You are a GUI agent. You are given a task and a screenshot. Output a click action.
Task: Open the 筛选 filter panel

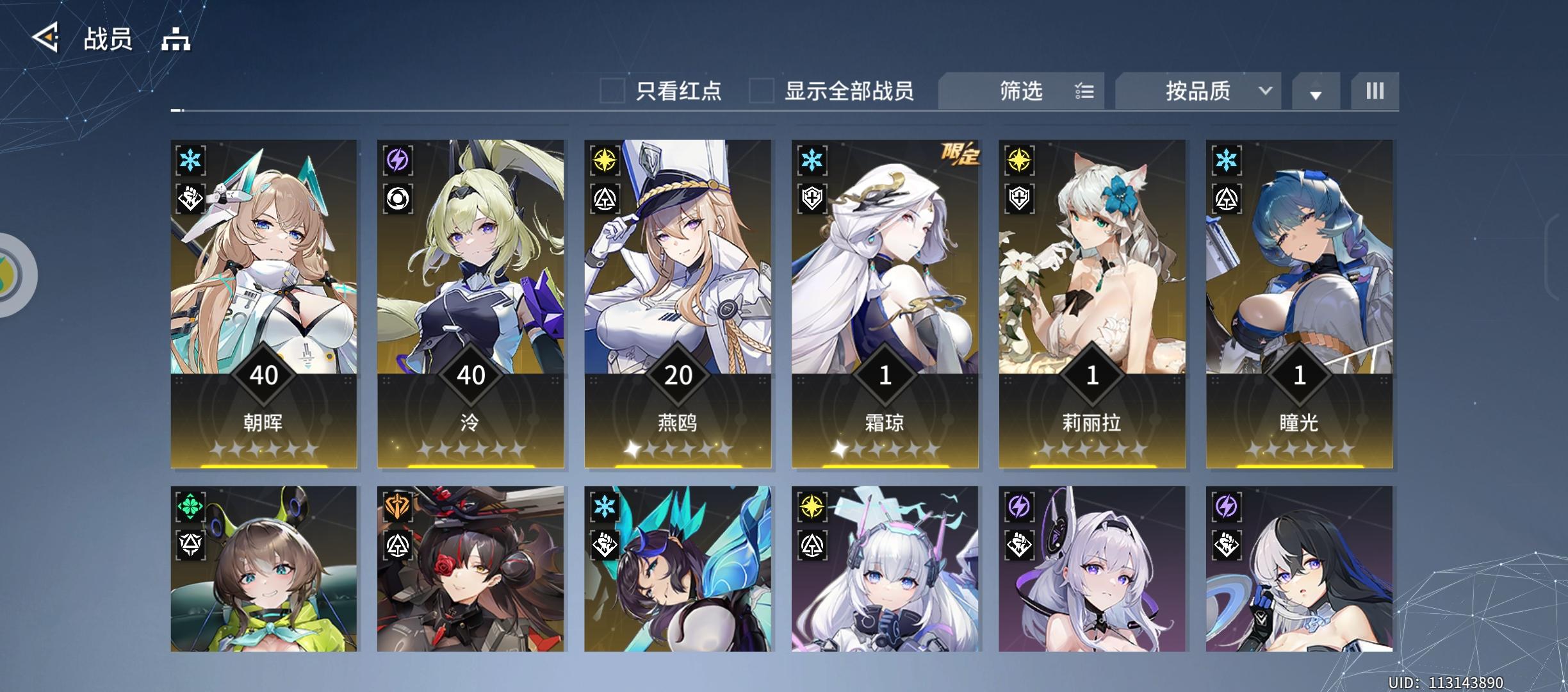tap(1020, 91)
